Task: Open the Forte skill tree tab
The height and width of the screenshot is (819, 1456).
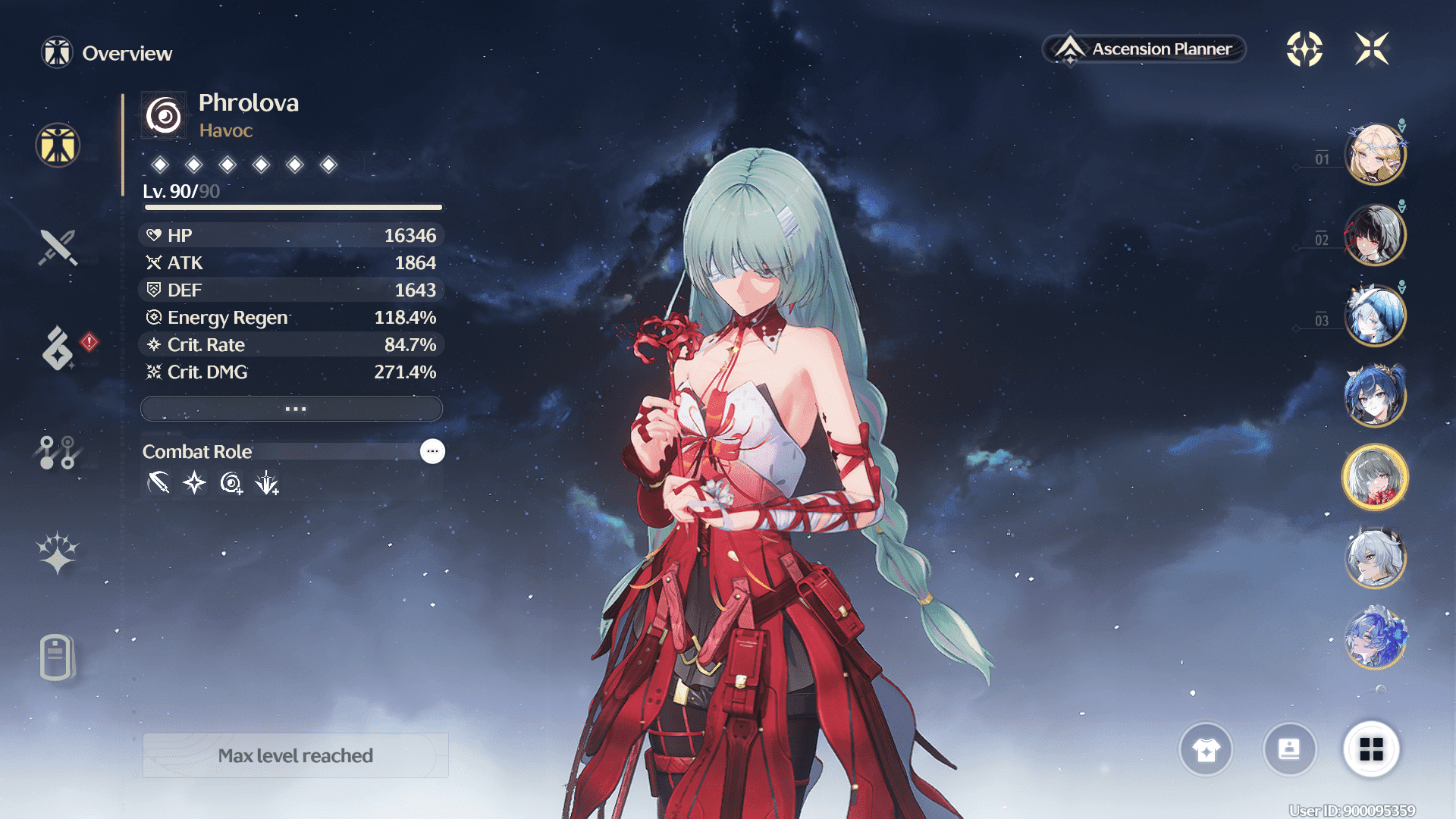Action: (58, 453)
